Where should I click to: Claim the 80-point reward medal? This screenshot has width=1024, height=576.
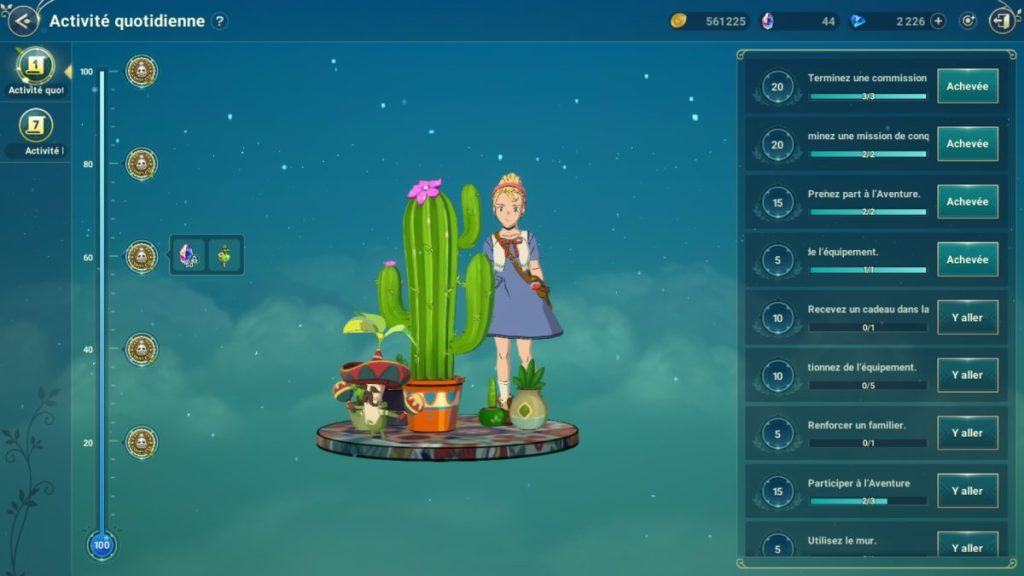click(142, 164)
